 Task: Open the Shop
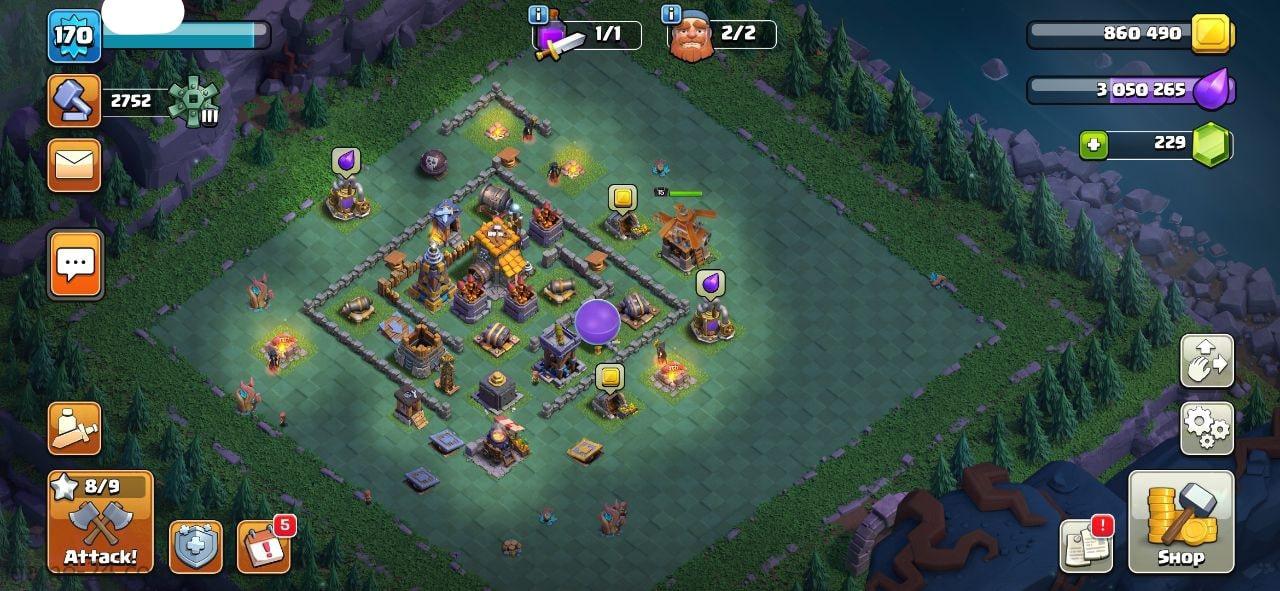[1180, 522]
